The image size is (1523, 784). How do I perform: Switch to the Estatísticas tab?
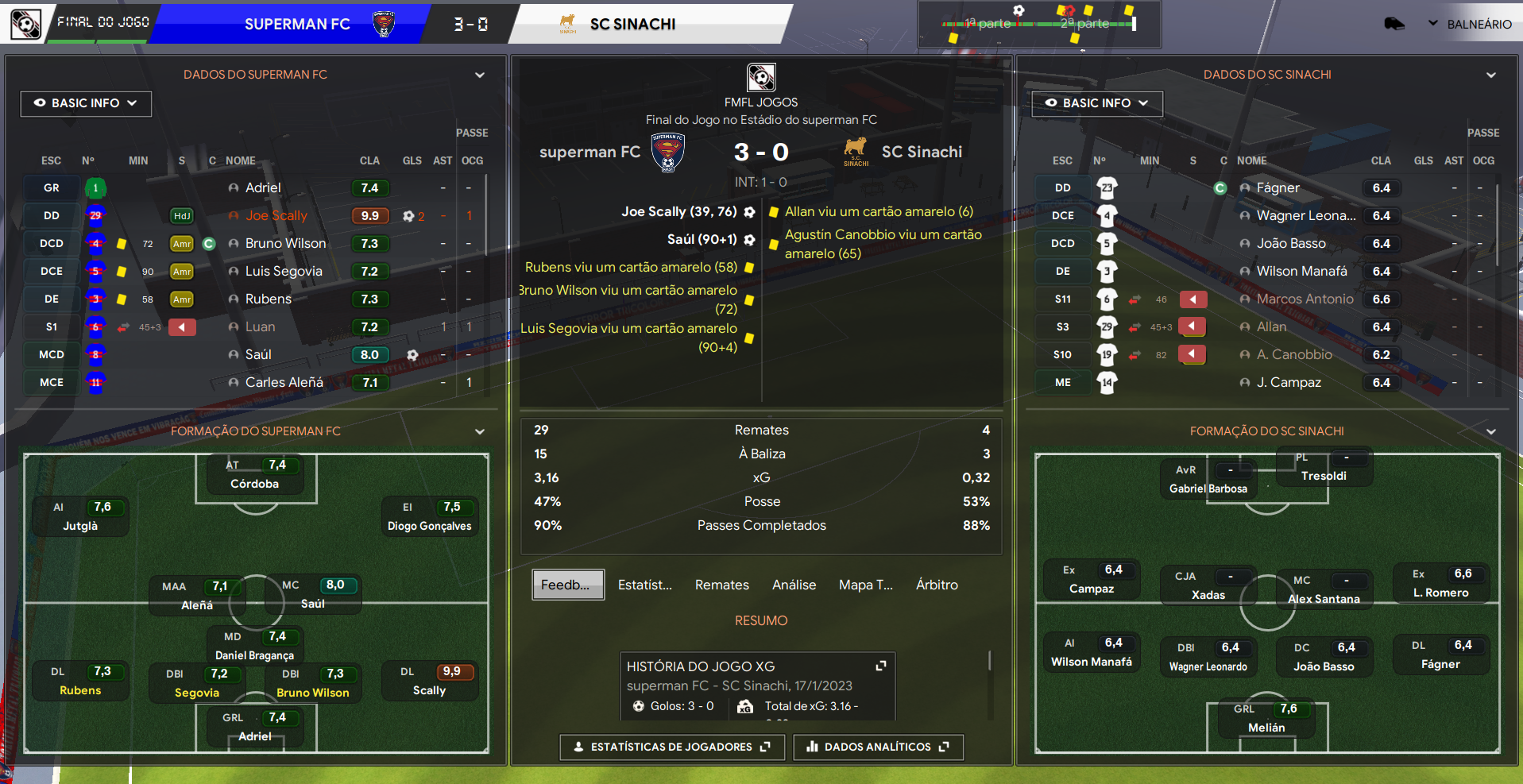click(x=645, y=585)
